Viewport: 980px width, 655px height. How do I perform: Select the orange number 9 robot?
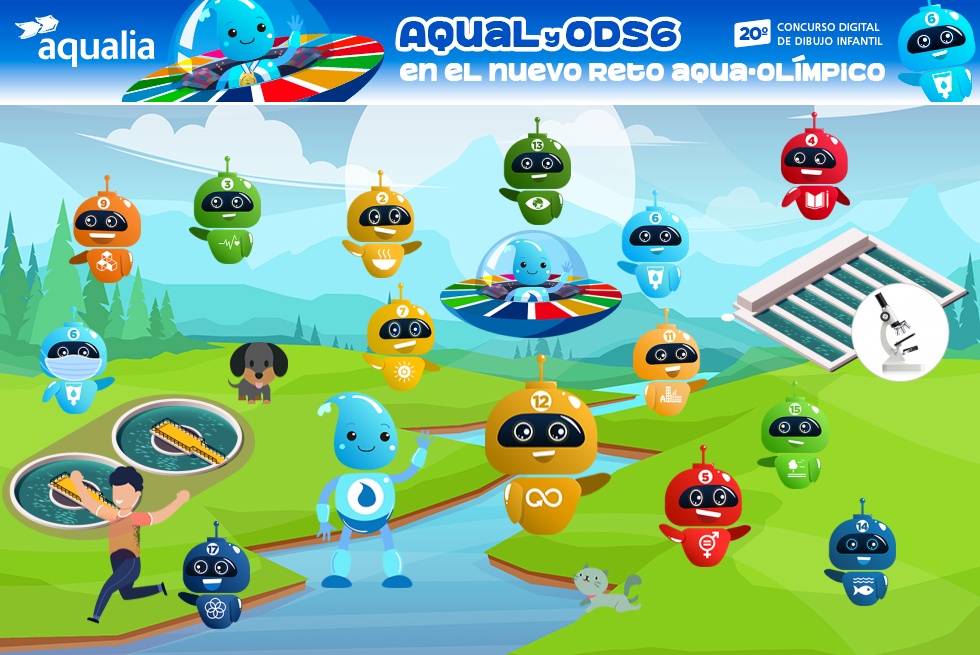click(x=106, y=233)
